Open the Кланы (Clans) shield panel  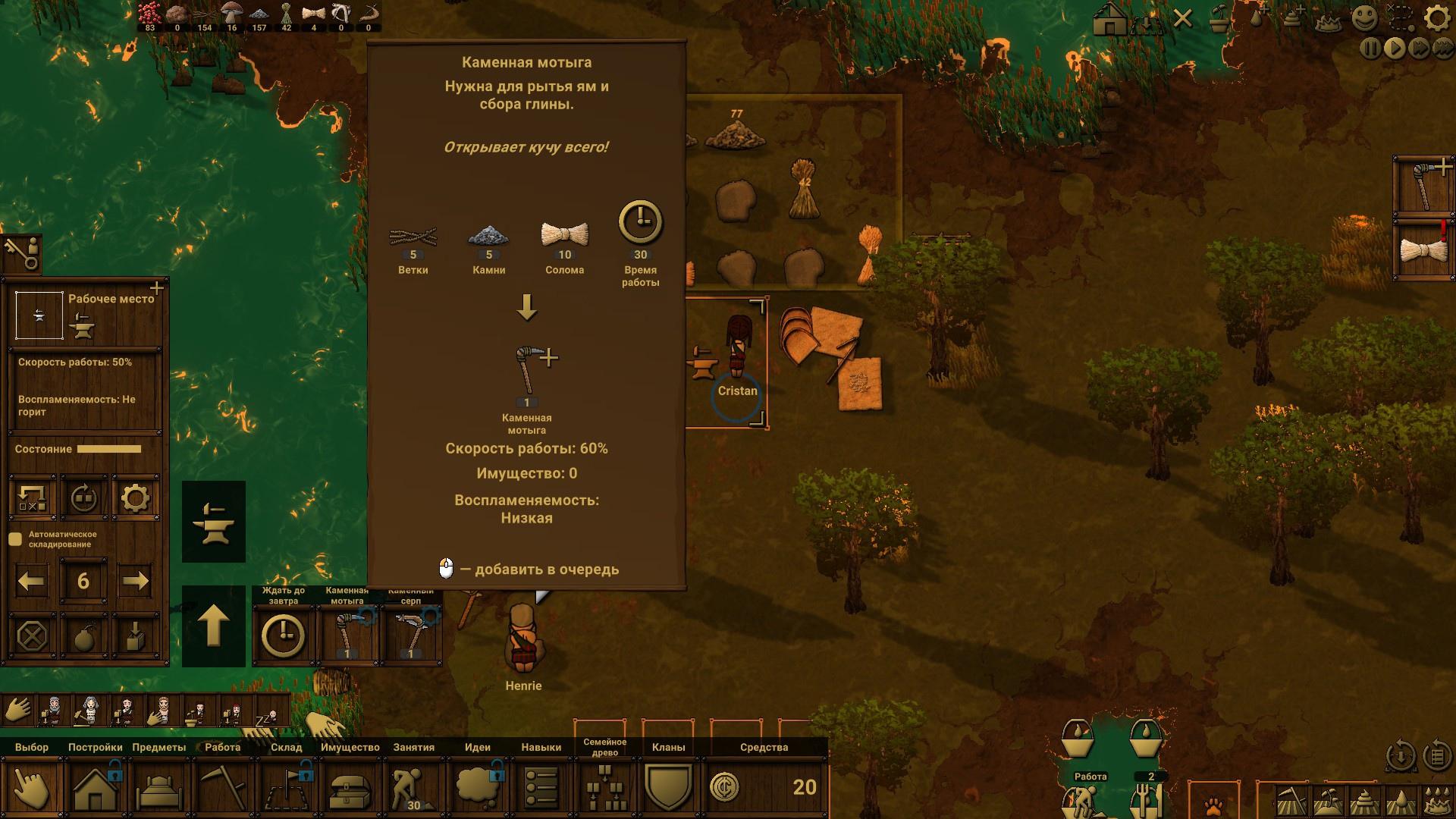click(x=668, y=787)
